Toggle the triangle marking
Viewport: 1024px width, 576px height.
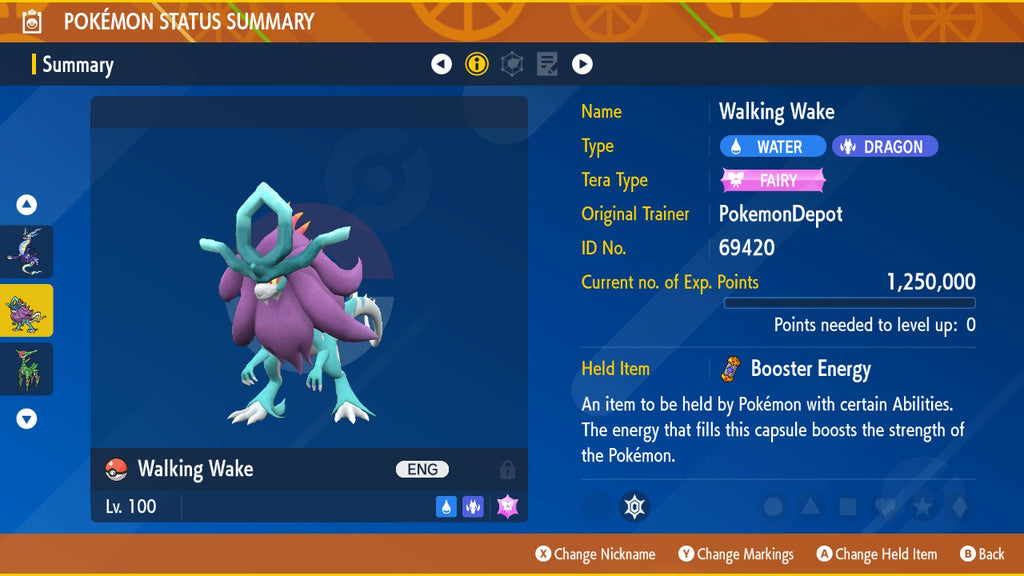coord(810,507)
